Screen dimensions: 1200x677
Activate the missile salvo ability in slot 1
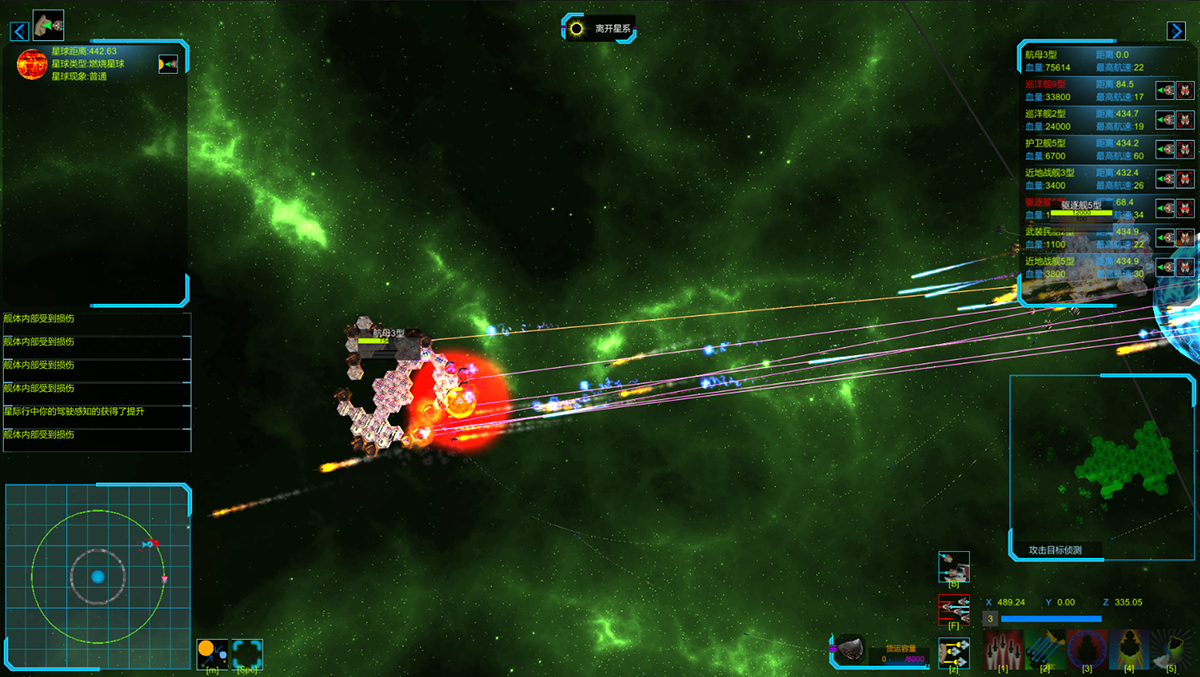pyautogui.click(x=1003, y=649)
